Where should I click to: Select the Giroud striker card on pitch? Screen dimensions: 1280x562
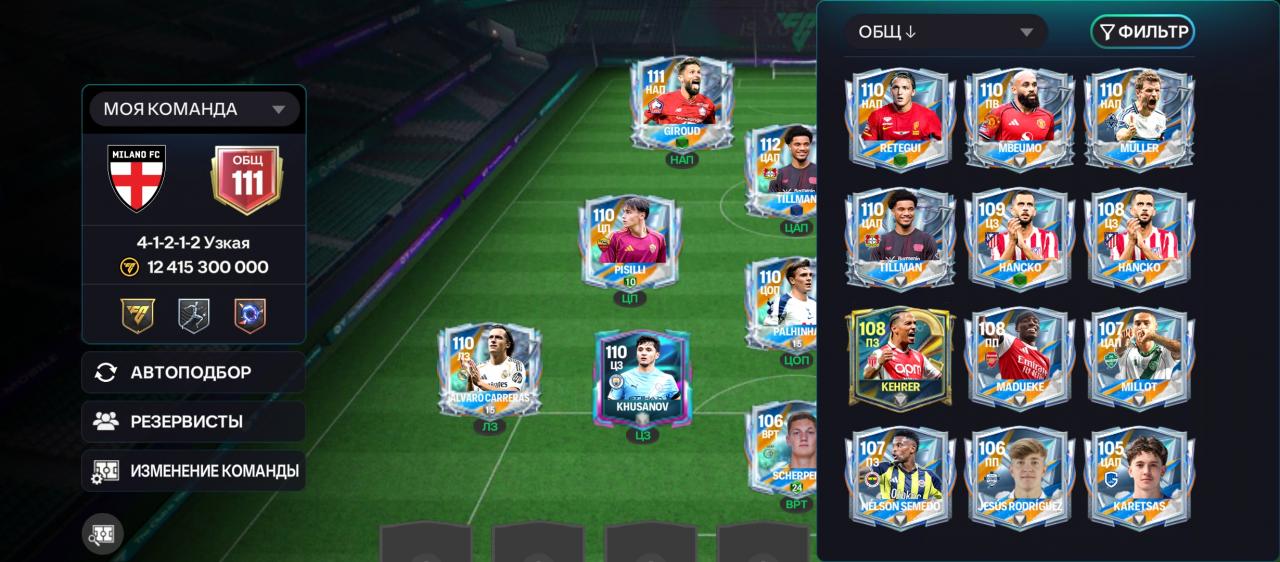(x=682, y=104)
